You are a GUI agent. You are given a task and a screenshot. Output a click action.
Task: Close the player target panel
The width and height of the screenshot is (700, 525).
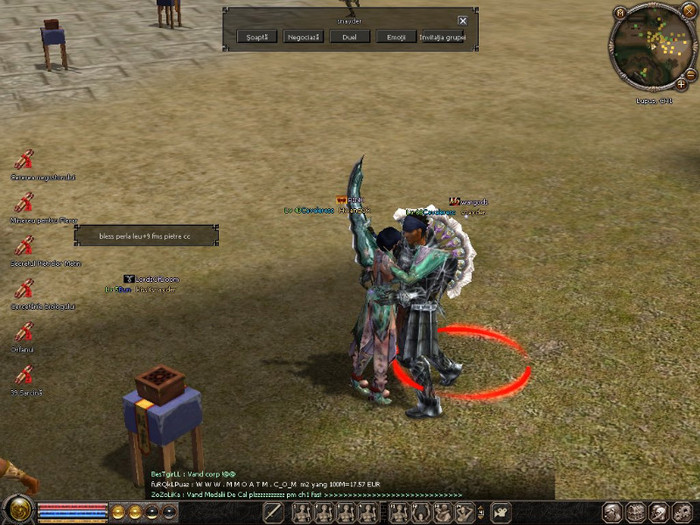[462, 20]
